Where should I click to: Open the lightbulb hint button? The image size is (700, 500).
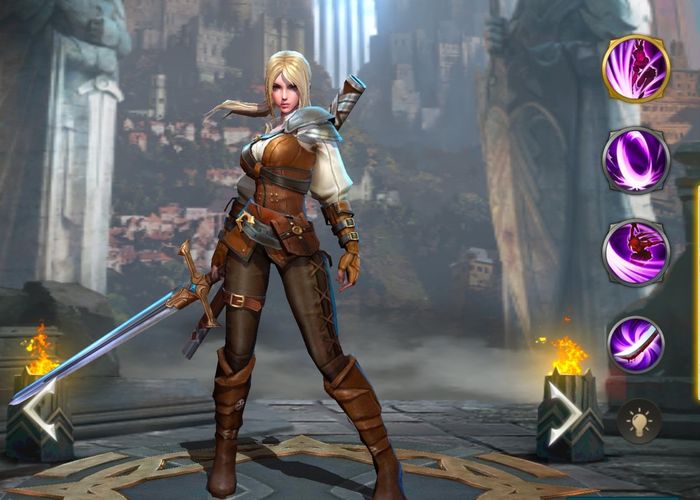pos(638,420)
